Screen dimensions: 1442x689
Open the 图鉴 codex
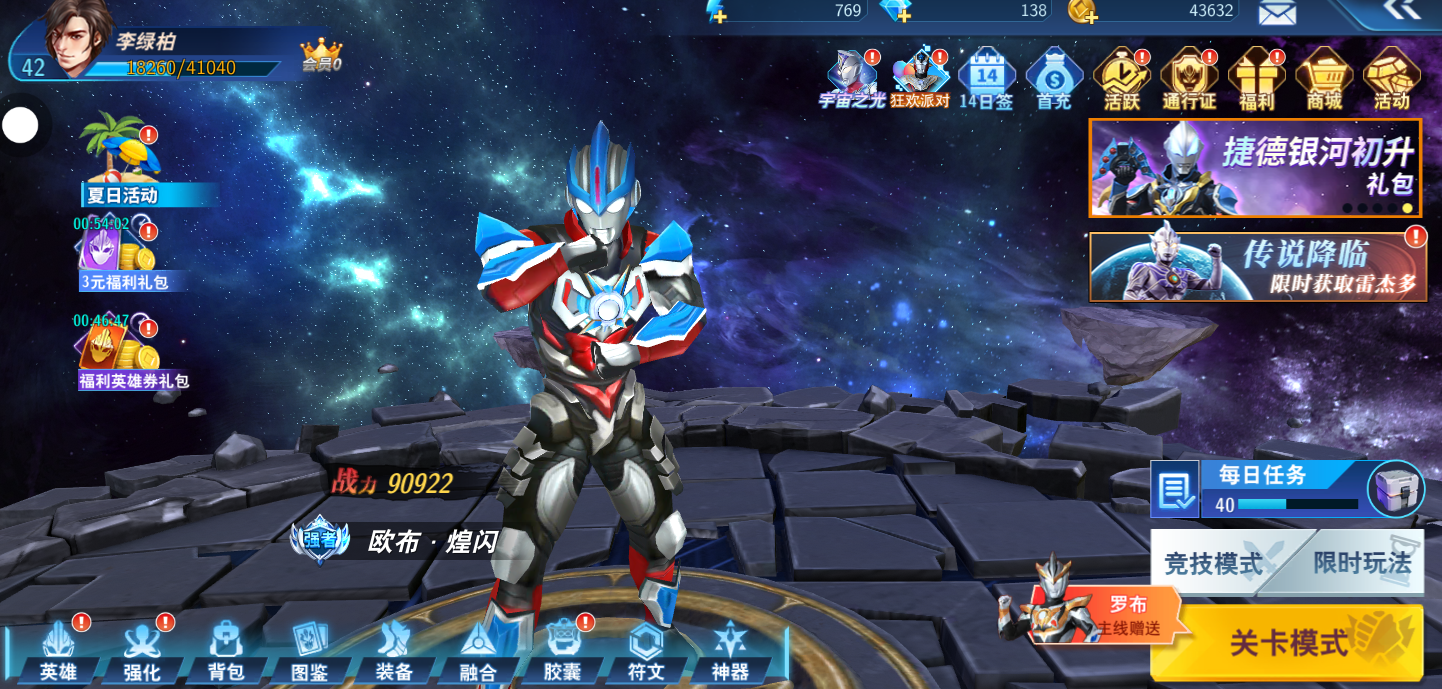pyautogui.click(x=310, y=651)
